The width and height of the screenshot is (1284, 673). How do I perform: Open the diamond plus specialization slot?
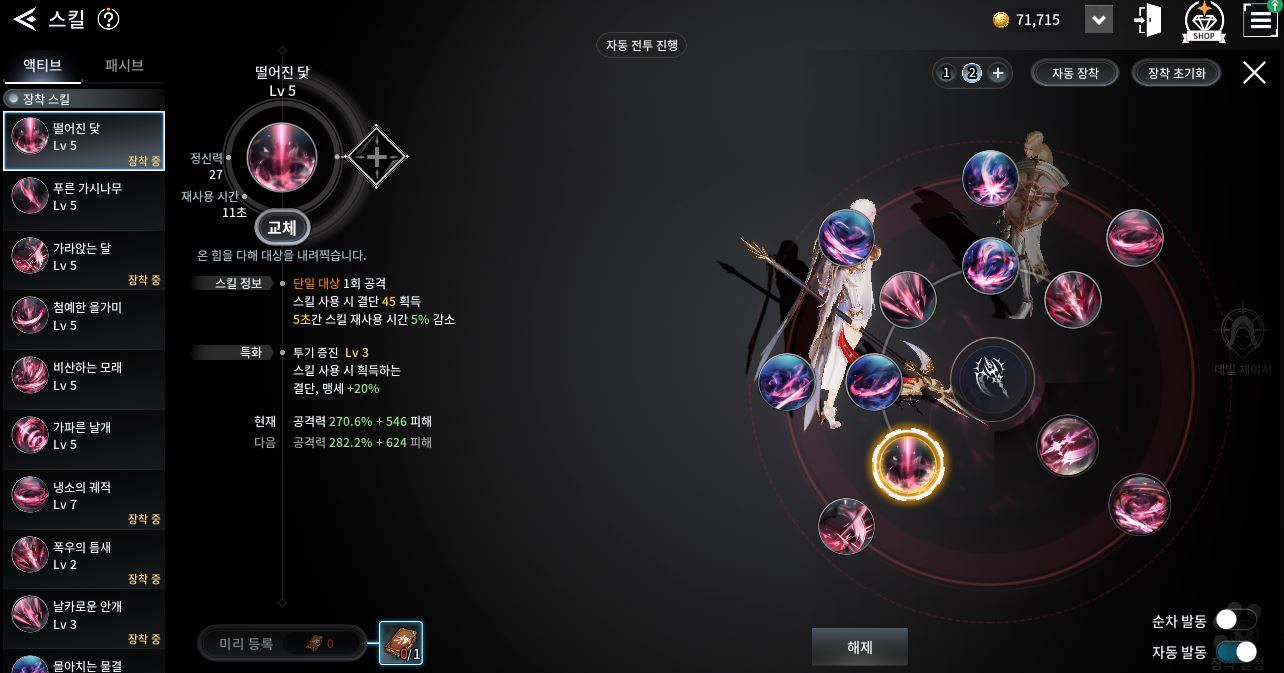377,157
